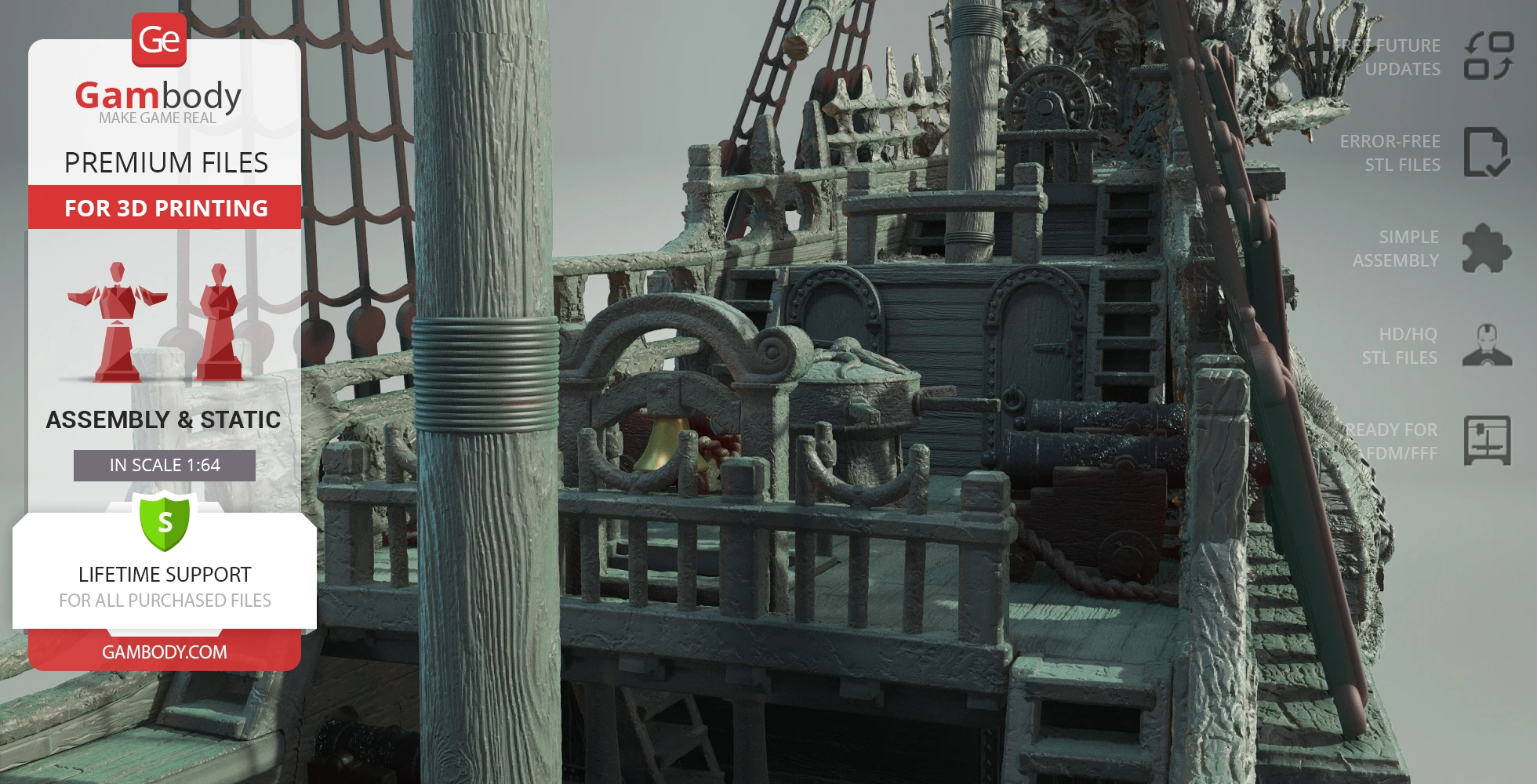Click the For 3D Printing red banner

click(x=165, y=208)
